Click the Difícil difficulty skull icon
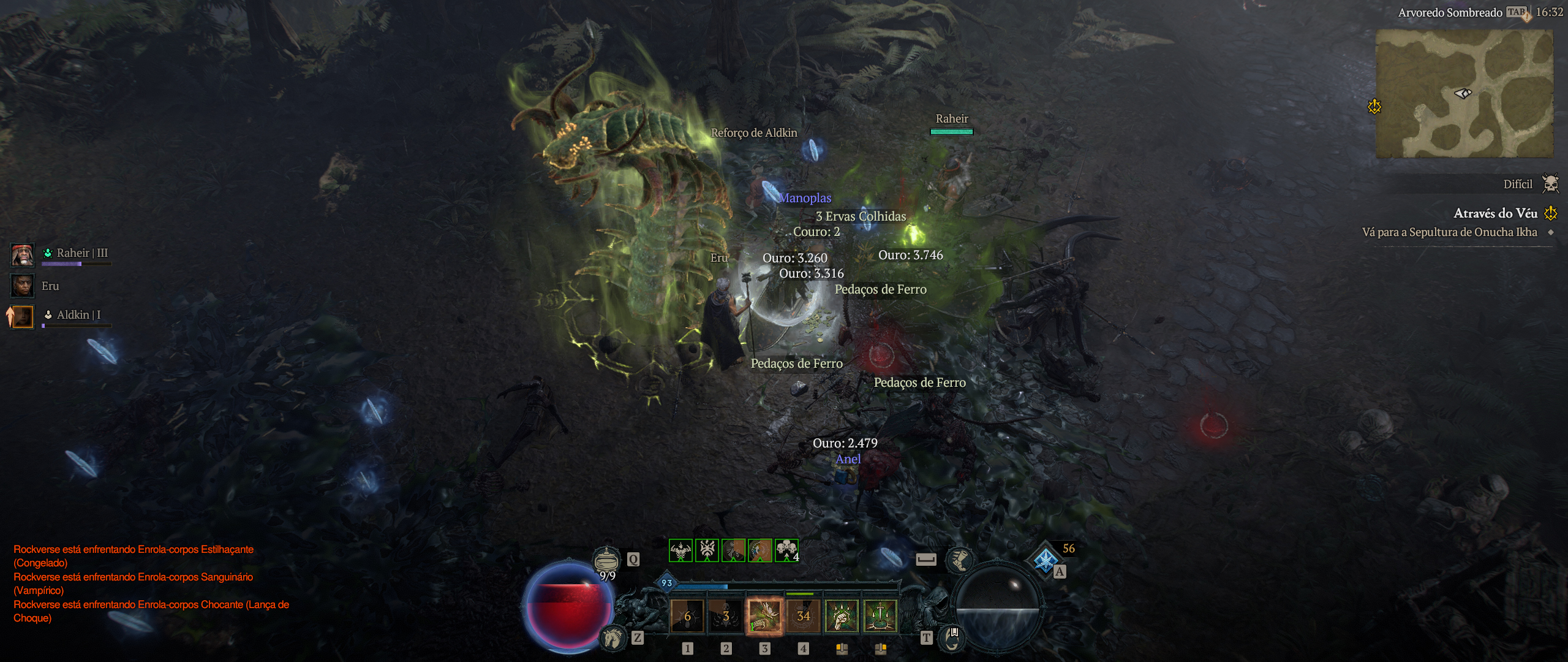This screenshot has width=1568, height=662. point(1550,183)
